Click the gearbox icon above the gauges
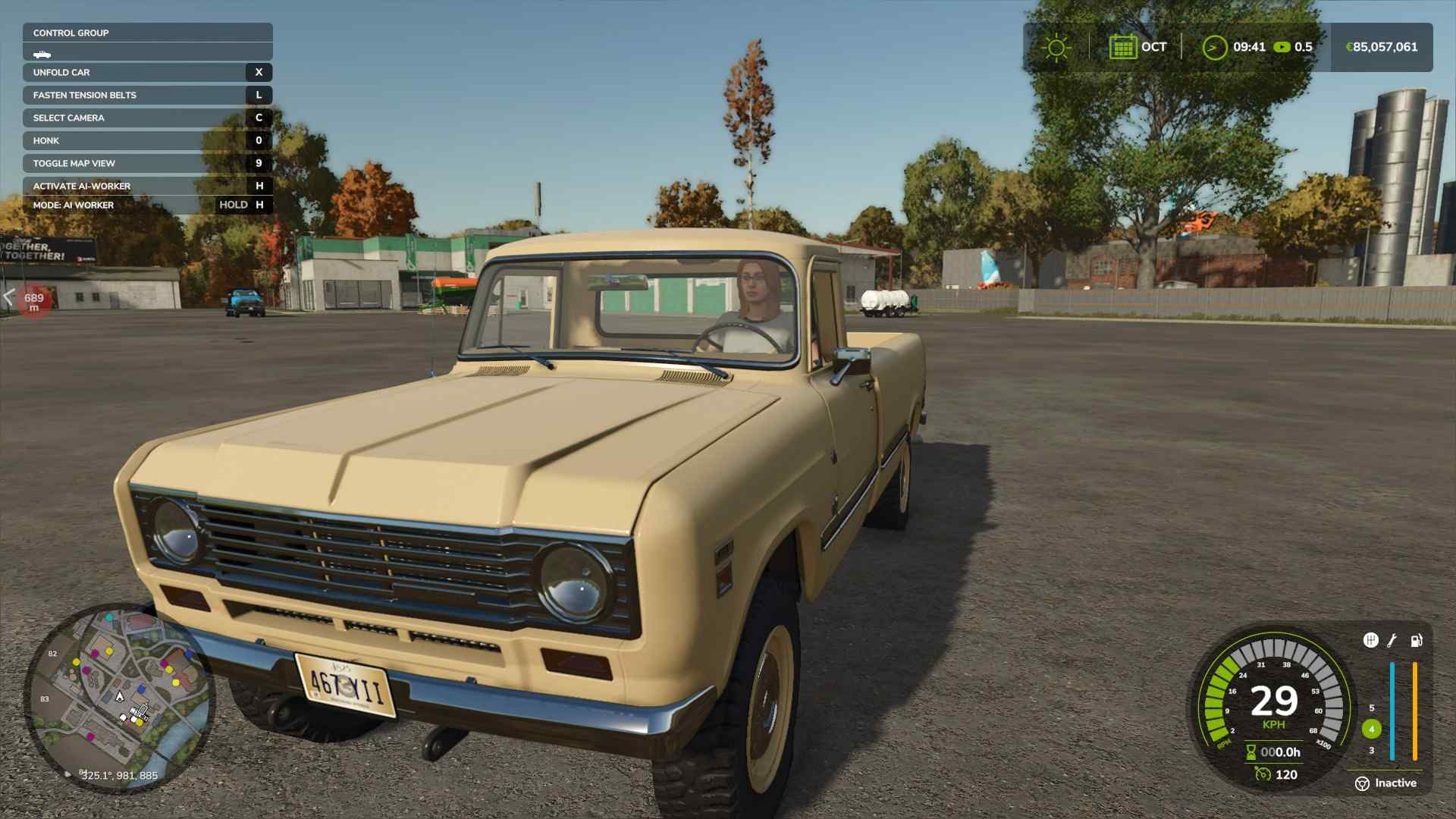The width and height of the screenshot is (1456, 819). [x=1370, y=641]
